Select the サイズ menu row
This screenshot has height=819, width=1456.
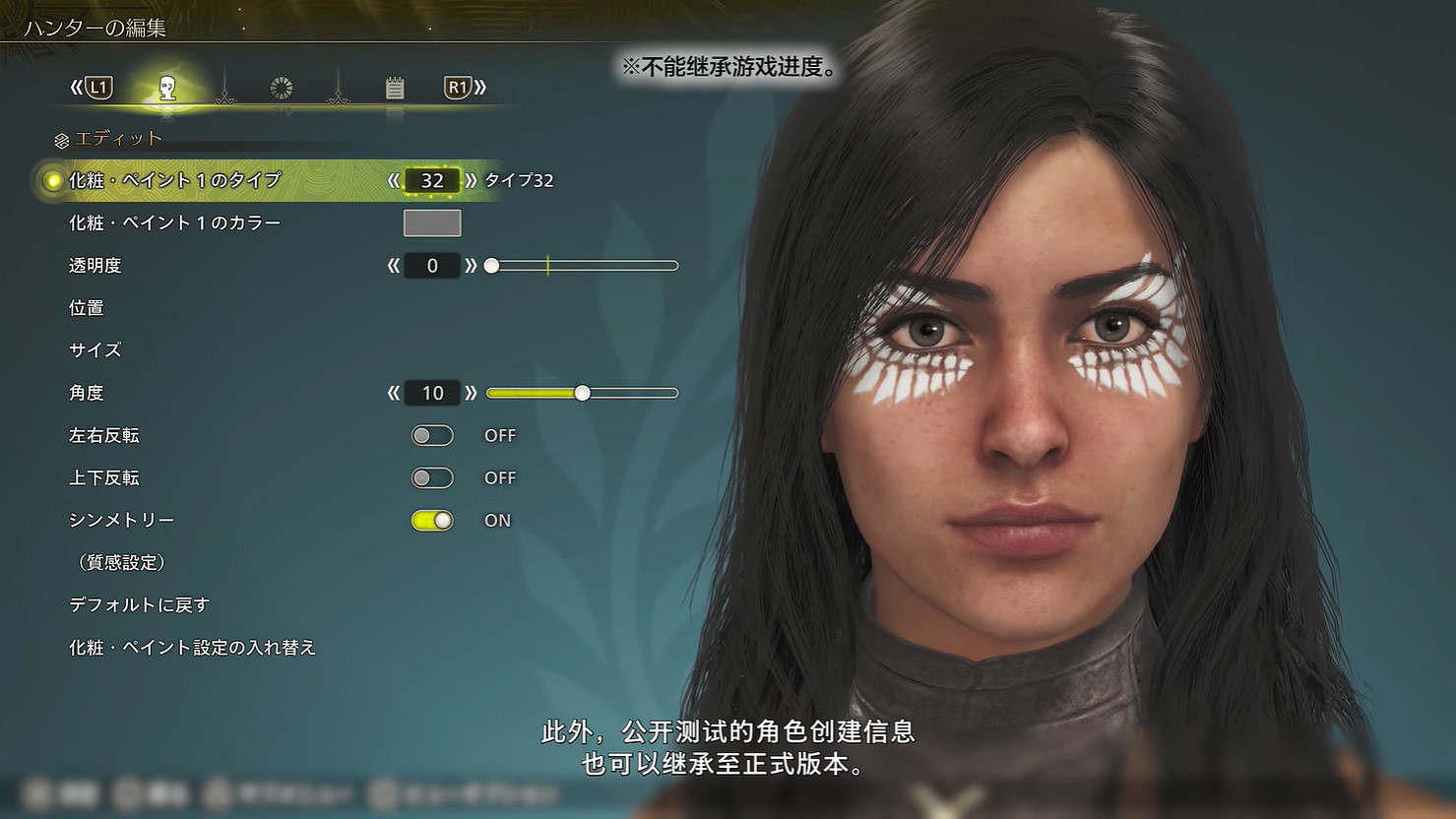95,349
